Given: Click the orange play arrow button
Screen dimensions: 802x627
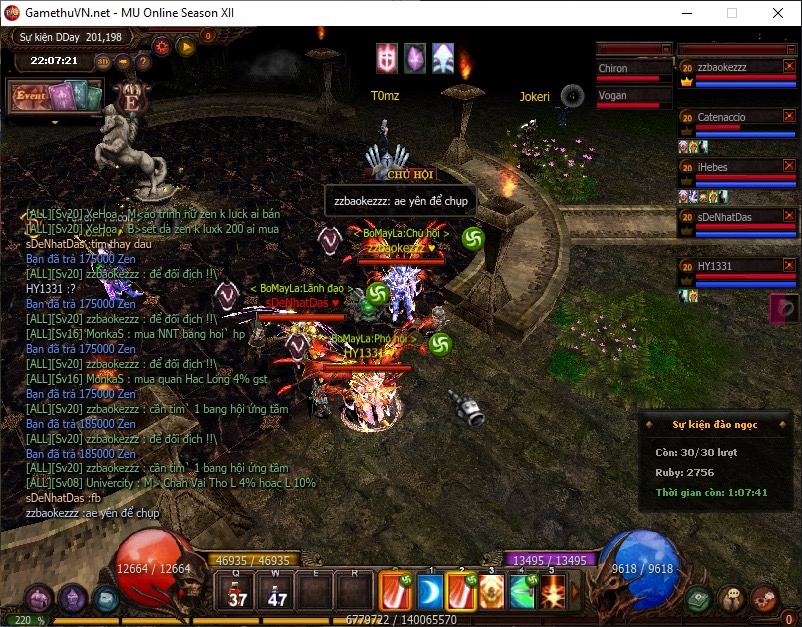Looking at the screenshot, I should (185, 46).
